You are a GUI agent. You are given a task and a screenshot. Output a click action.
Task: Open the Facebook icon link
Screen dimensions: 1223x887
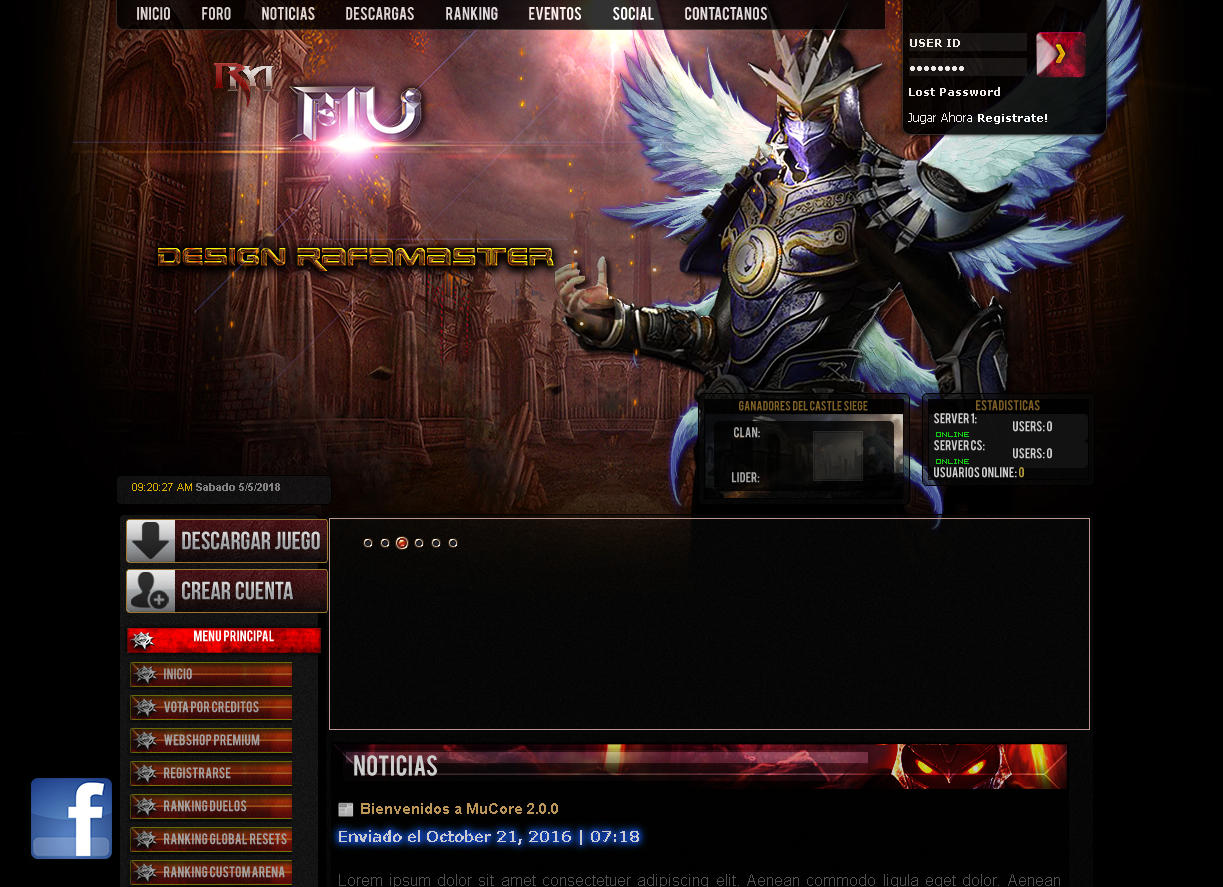click(71, 818)
